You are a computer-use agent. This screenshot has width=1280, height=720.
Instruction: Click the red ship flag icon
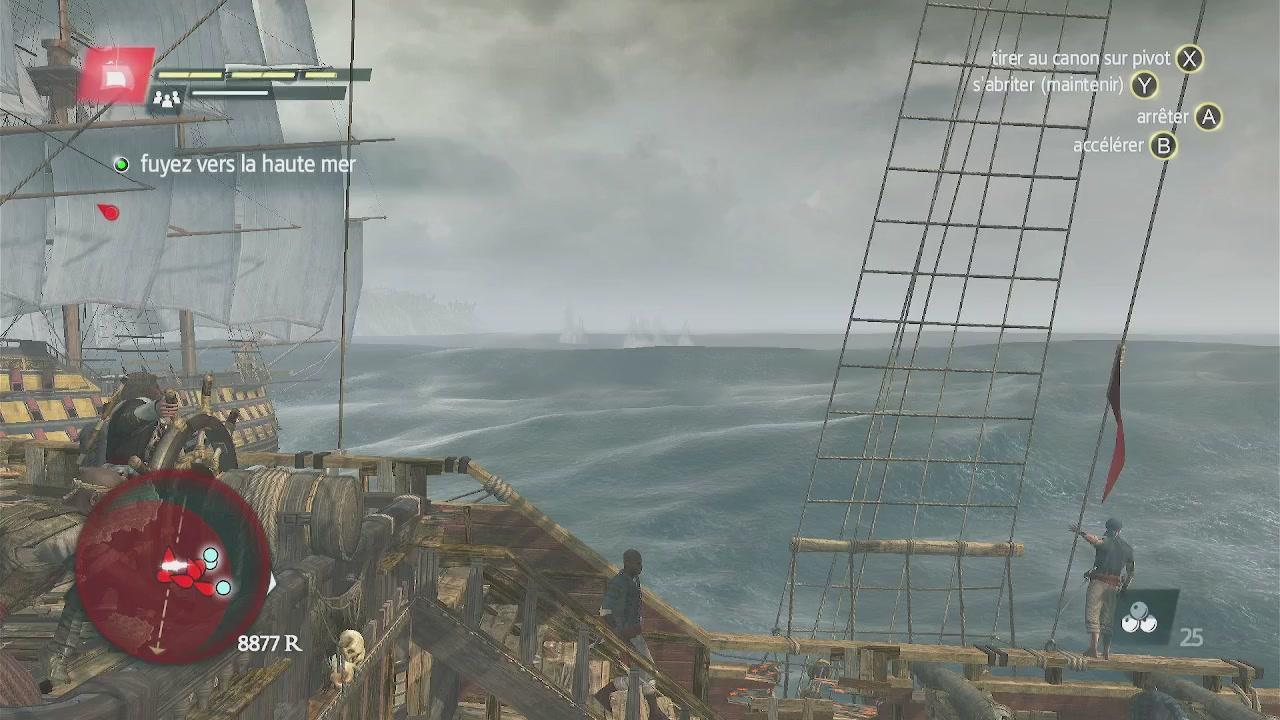click(x=116, y=75)
